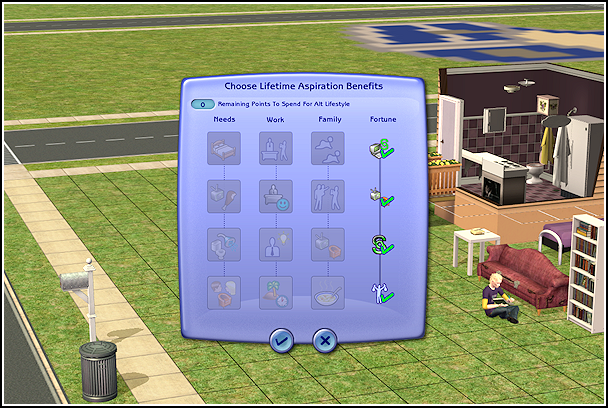Viewport: 608px width, 408px height.
Task: Choose the bowl of food Family benefit
Action: point(327,292)
